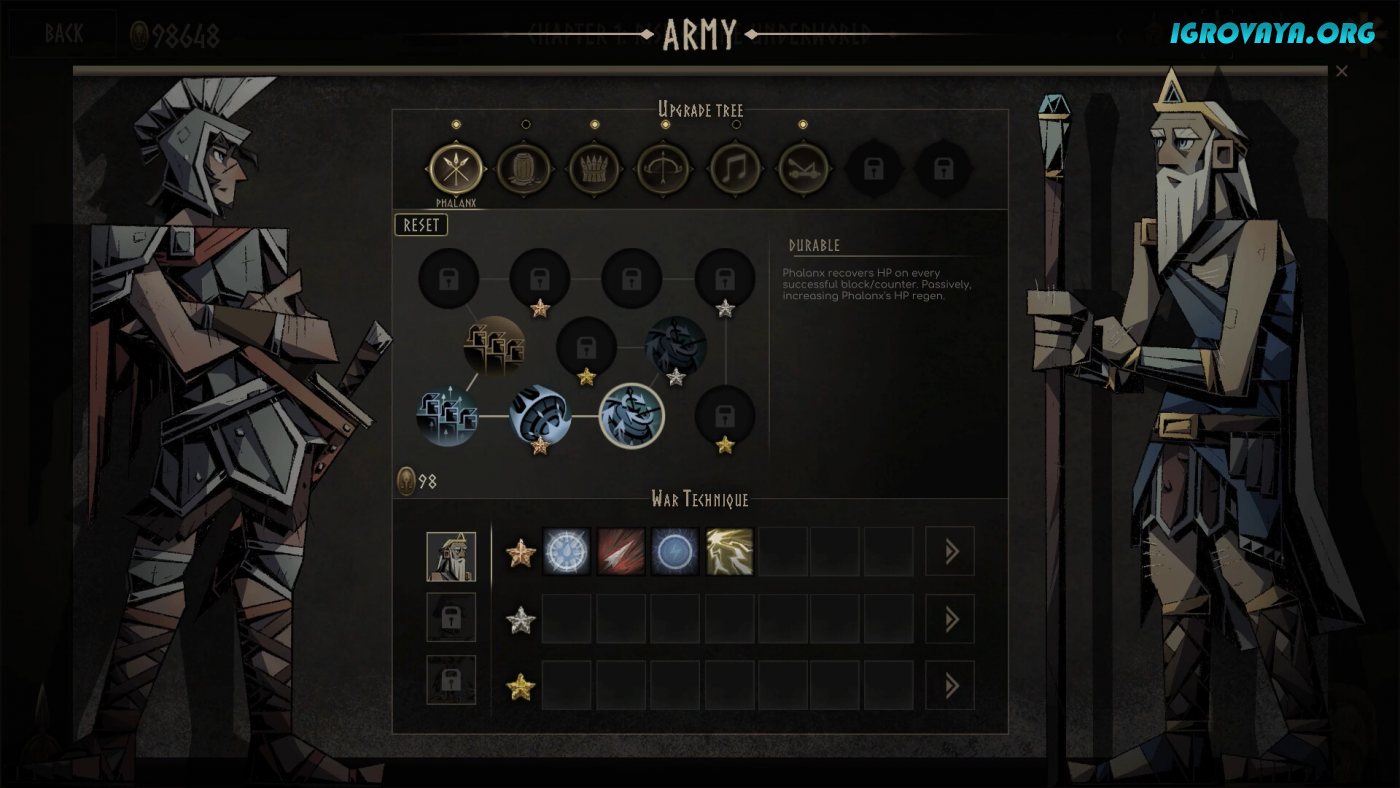
Task: Select the blue lightning orb war technique
Action: click(675, 552)
